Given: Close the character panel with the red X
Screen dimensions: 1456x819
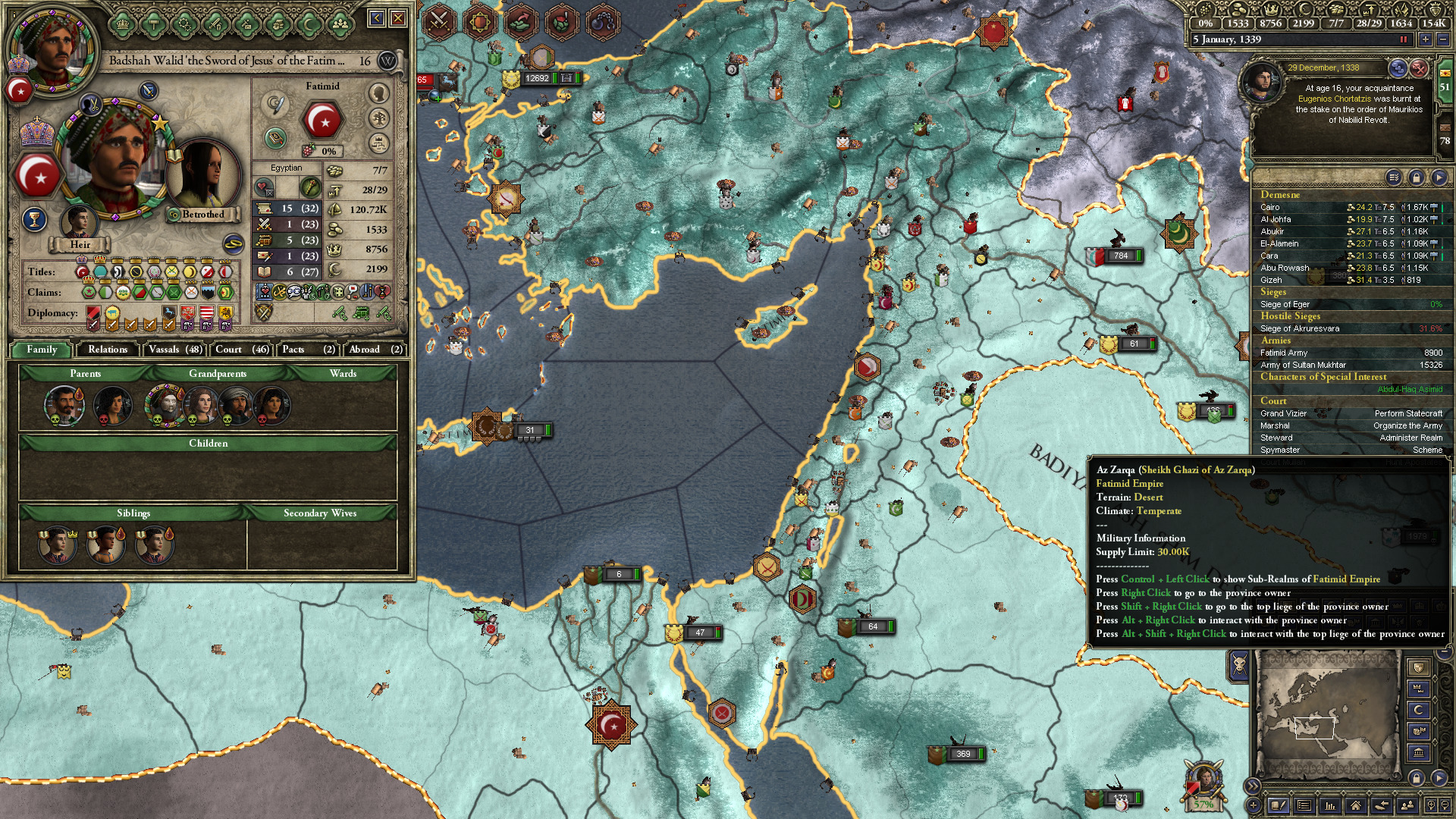Looking at the screenshot, I should pos(398,18).
